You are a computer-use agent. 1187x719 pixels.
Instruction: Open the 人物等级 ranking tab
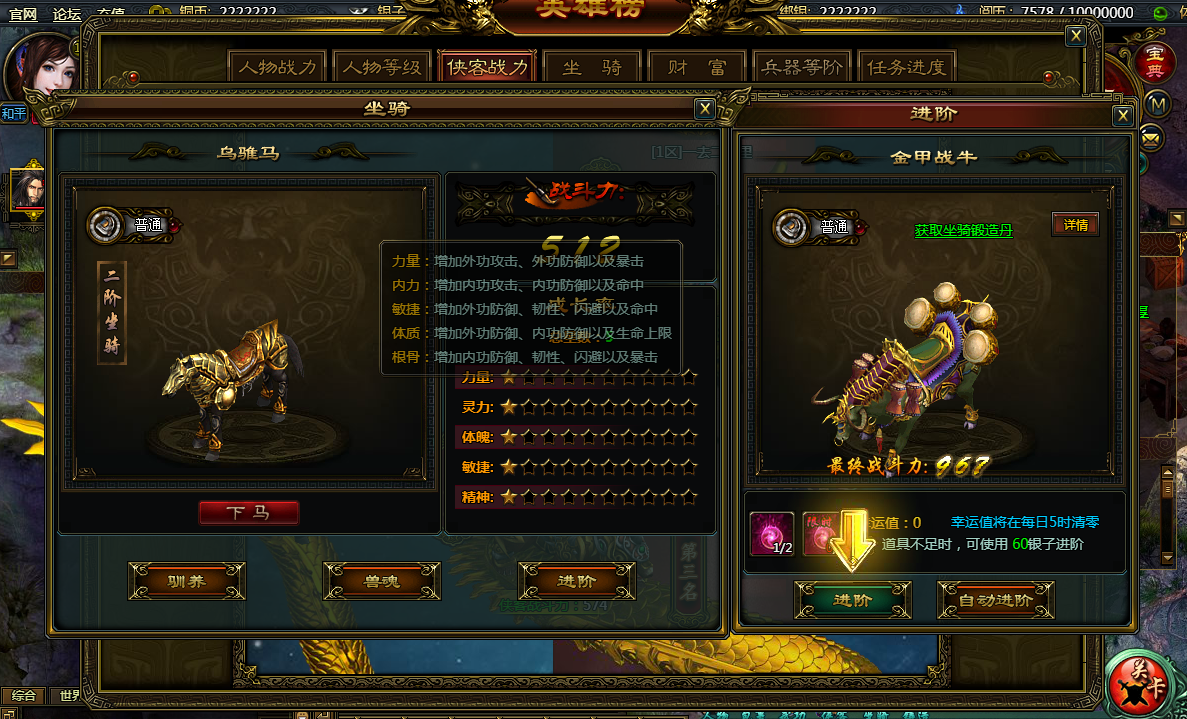coord(381,68)
